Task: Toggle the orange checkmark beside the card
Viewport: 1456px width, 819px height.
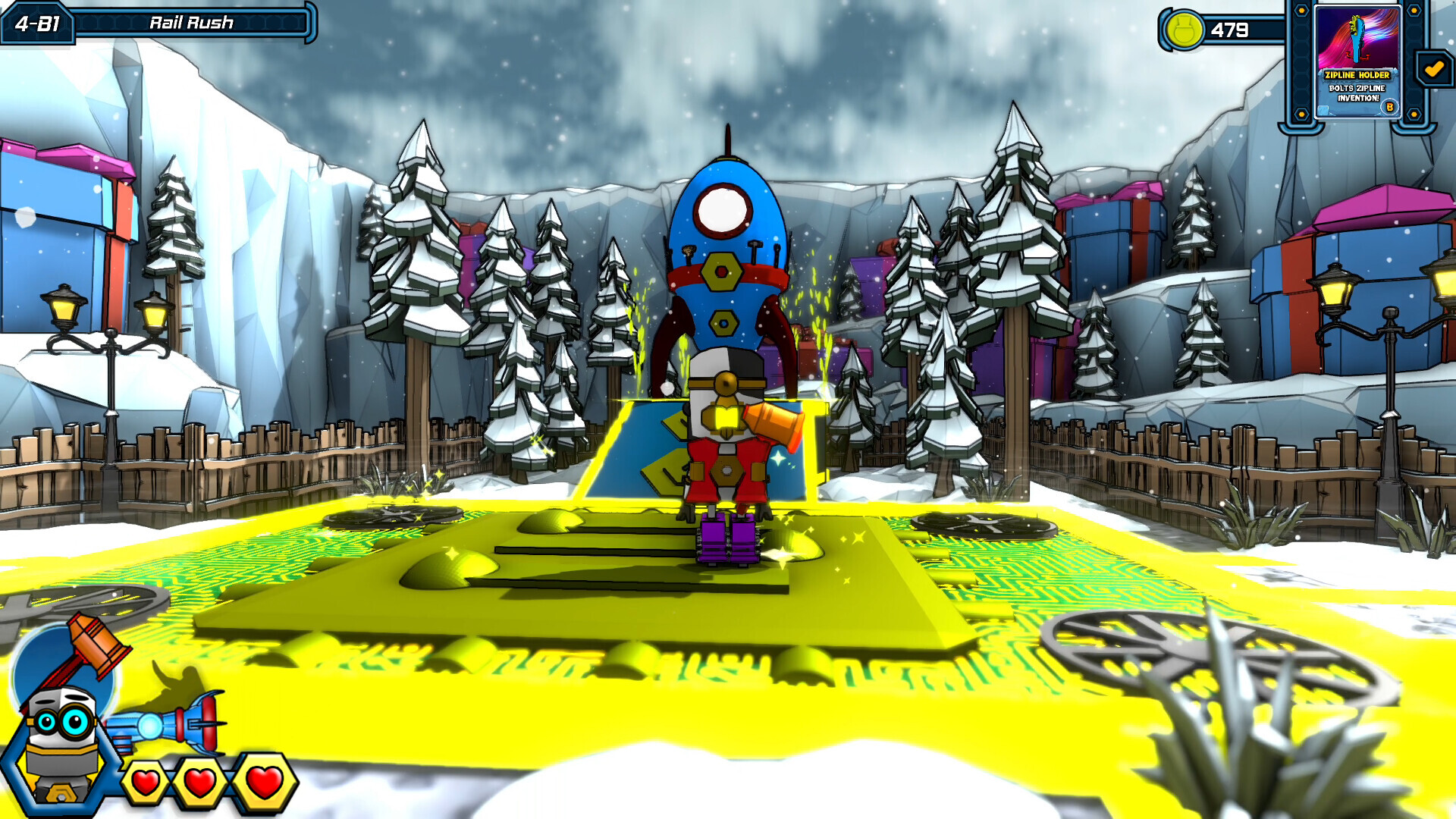Action: tap(1433, 67)
